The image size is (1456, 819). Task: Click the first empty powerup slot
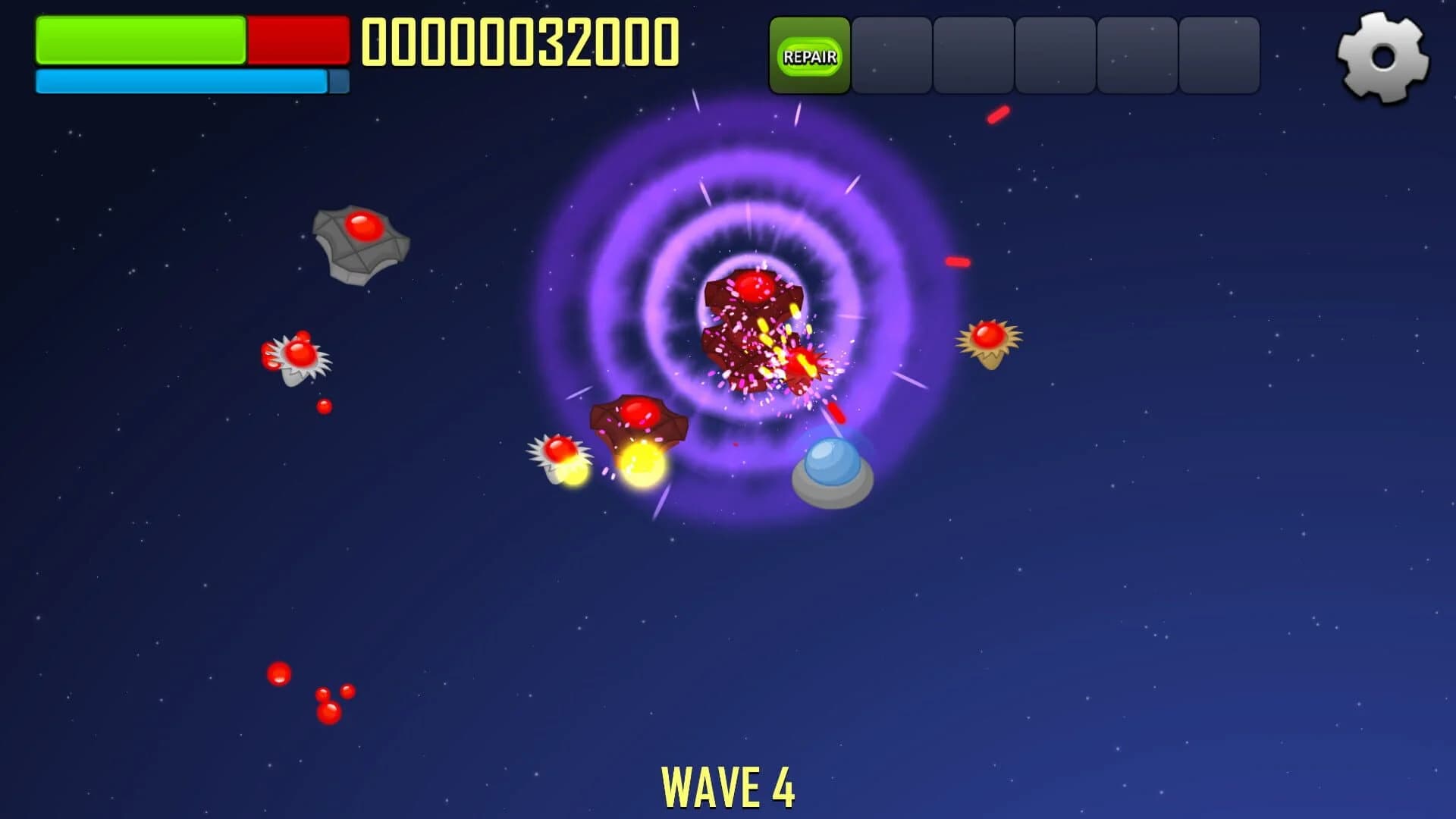[891, 55]
